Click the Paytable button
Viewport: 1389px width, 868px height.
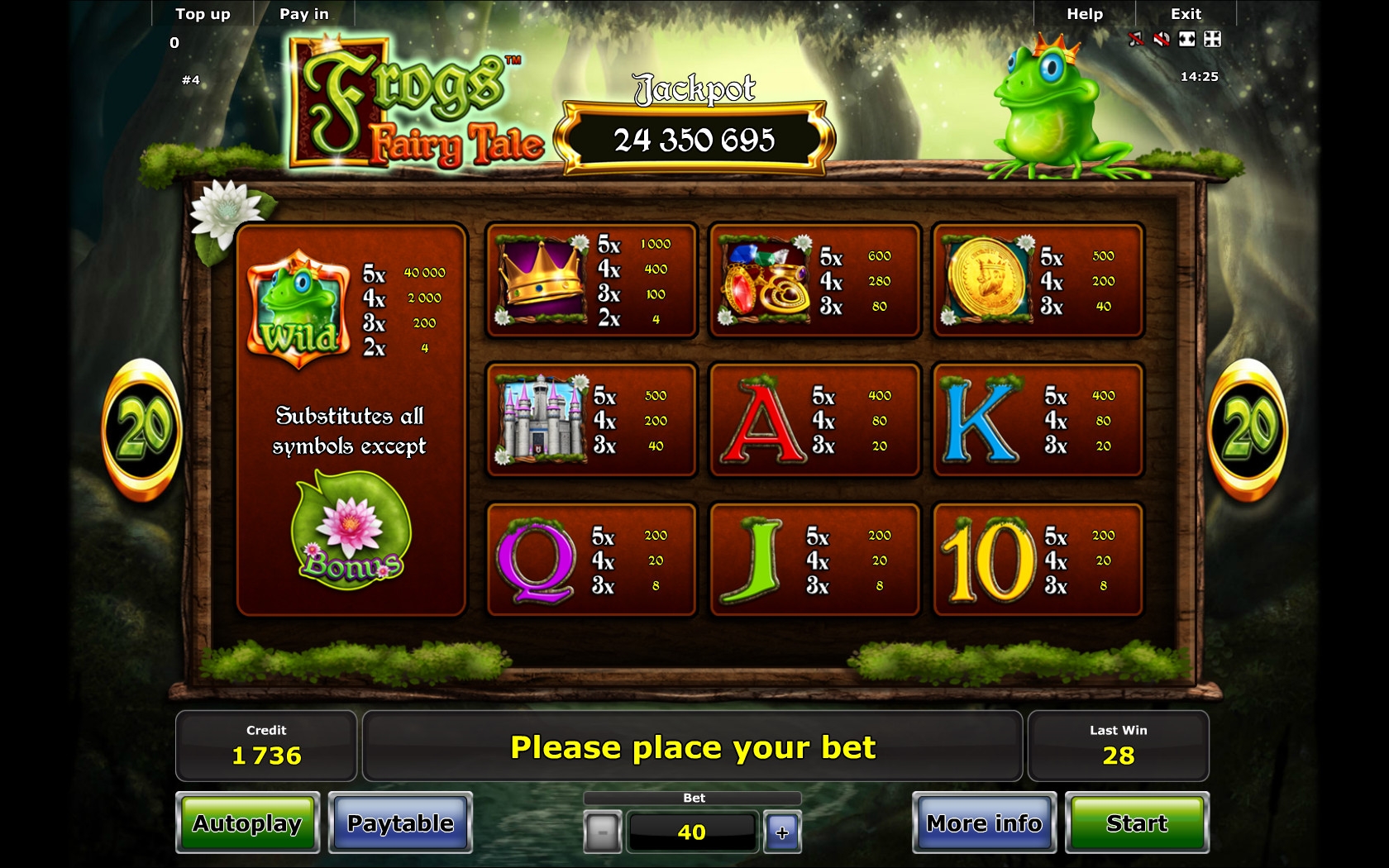[400, 823]
